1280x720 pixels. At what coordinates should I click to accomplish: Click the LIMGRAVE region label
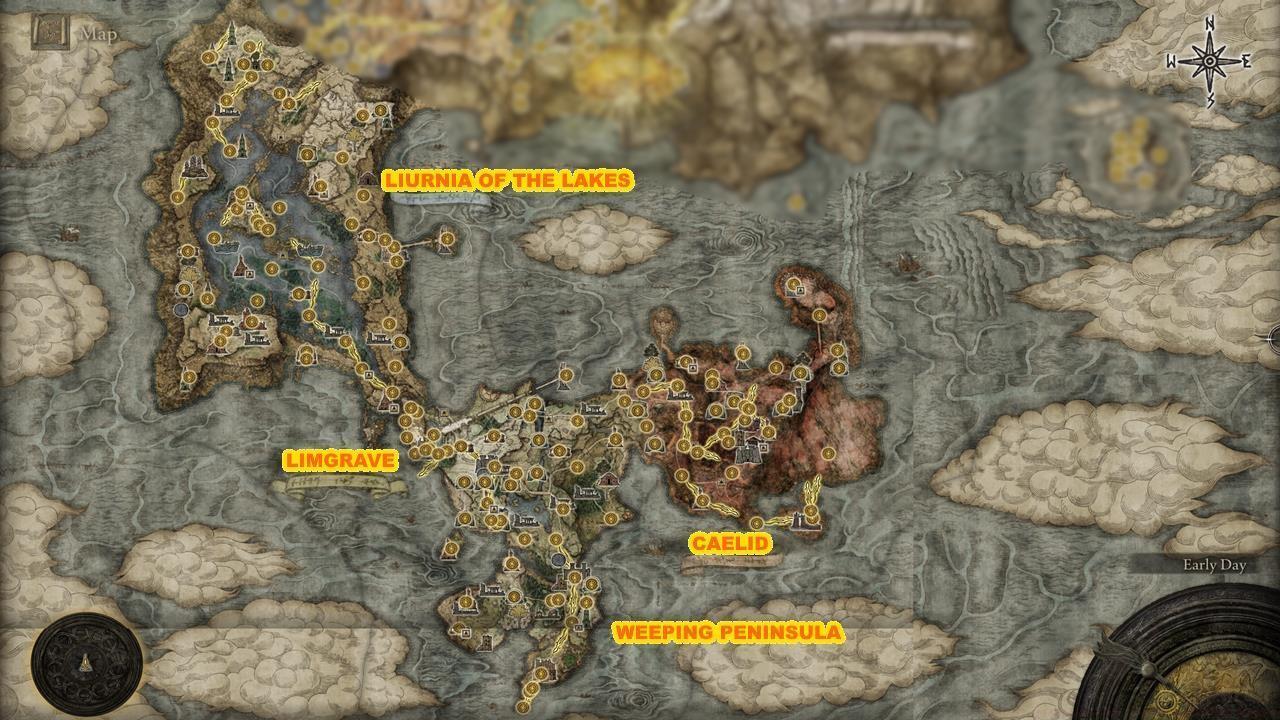tap(341, 462)
